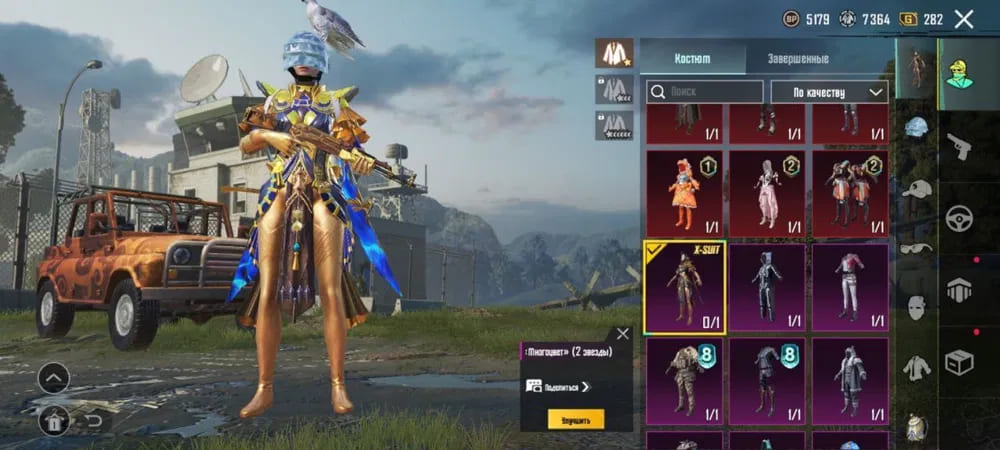Close the inventory screen with the X
1000x450 pixels.
pyautogui.click(x=964, y=19)
